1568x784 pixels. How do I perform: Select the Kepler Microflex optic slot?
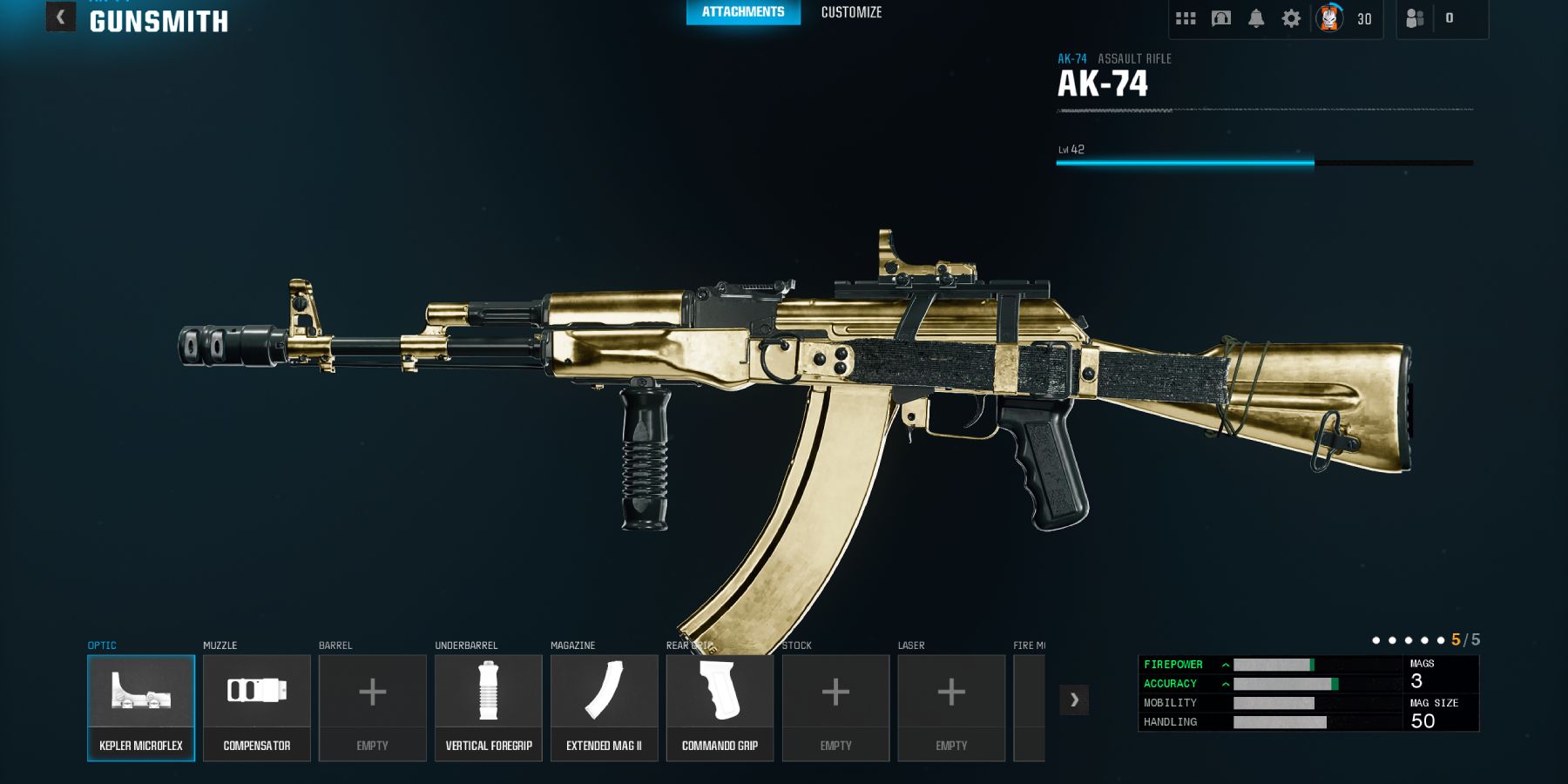(141, 707)
